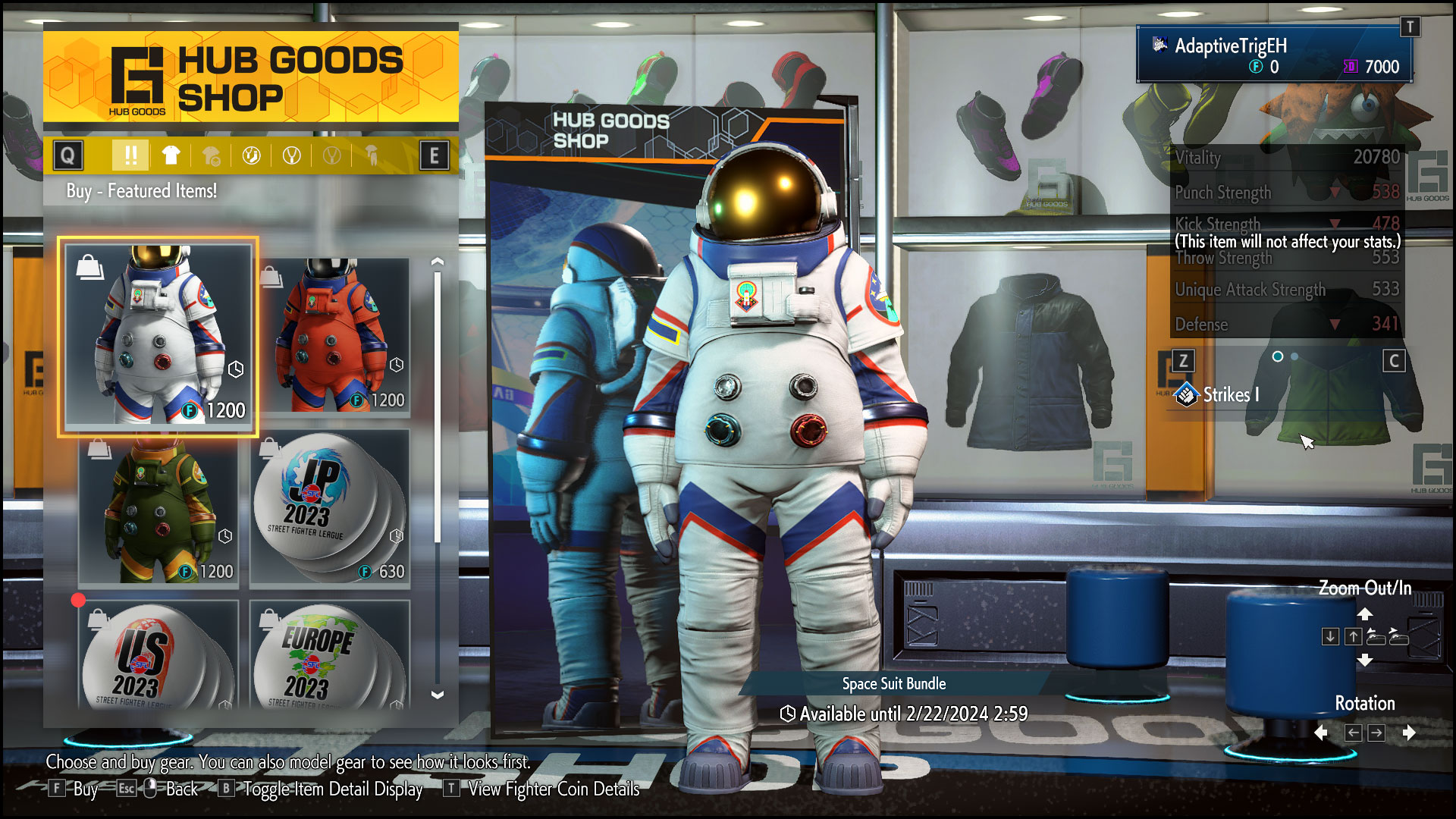Select the layered tops category icon
The image size is (1456, 819).
point(212,155)
